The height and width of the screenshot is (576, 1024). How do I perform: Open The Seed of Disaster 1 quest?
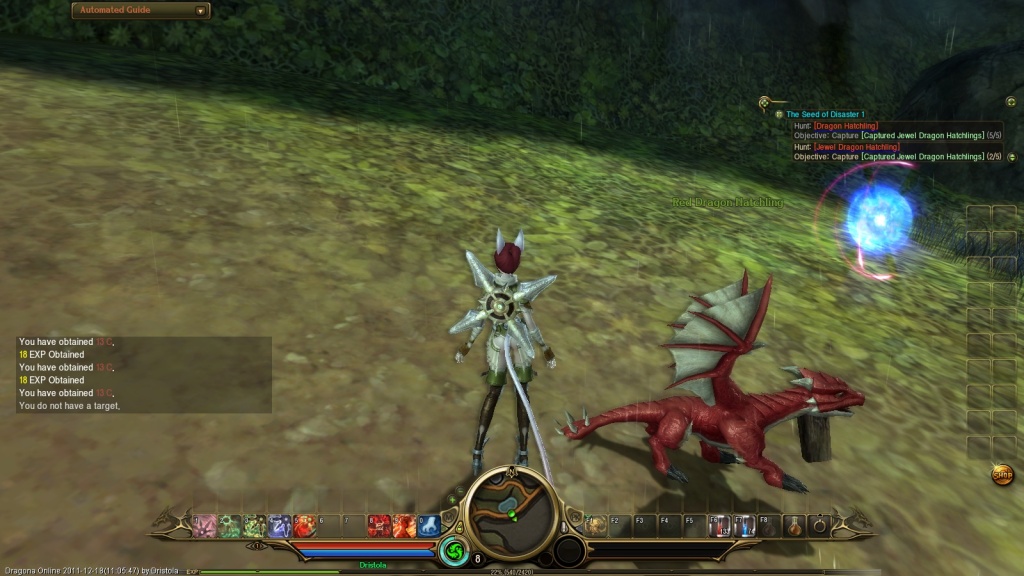(825, 115)
